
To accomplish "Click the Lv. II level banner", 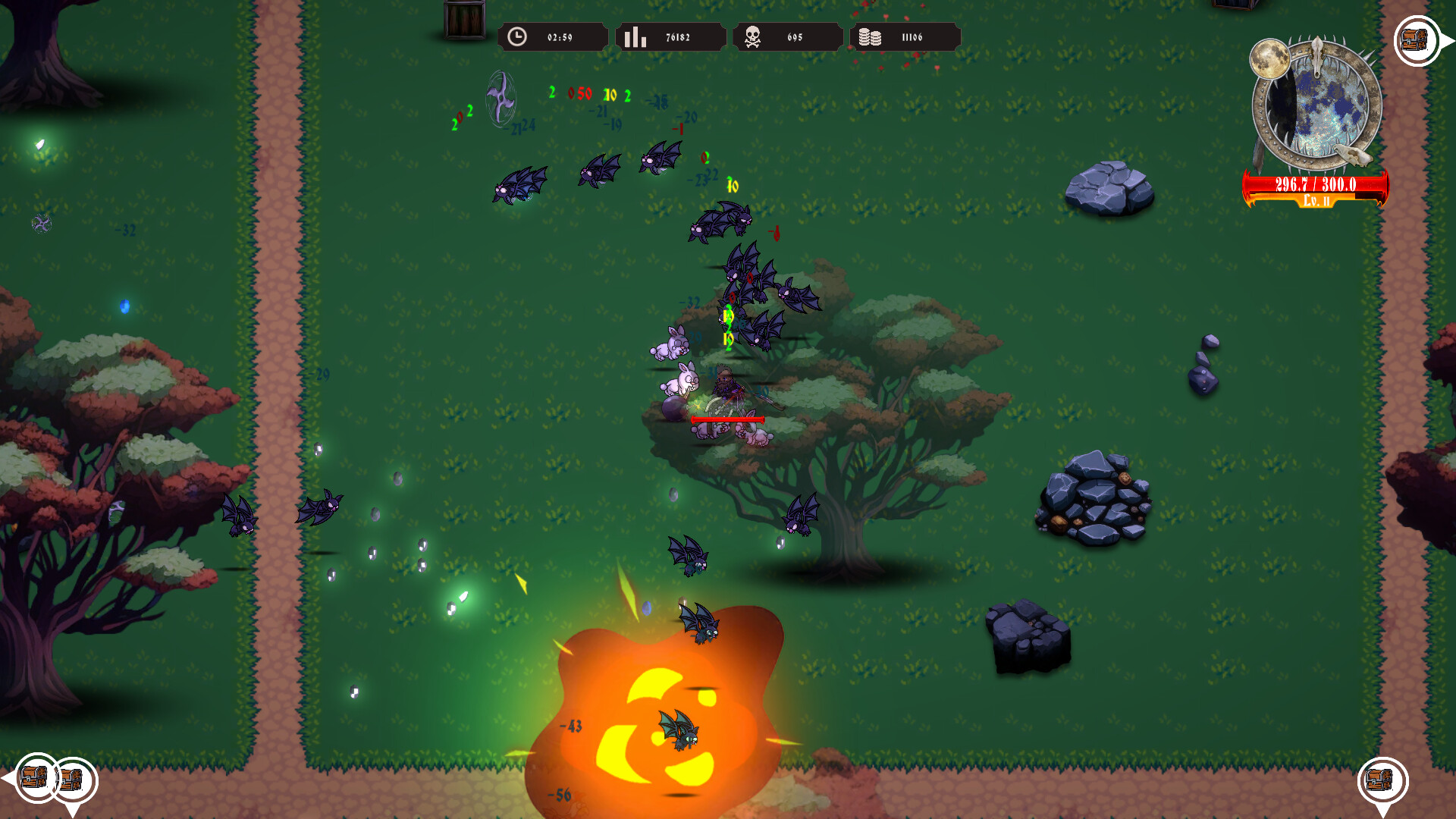I will (x=1316, y=202).
